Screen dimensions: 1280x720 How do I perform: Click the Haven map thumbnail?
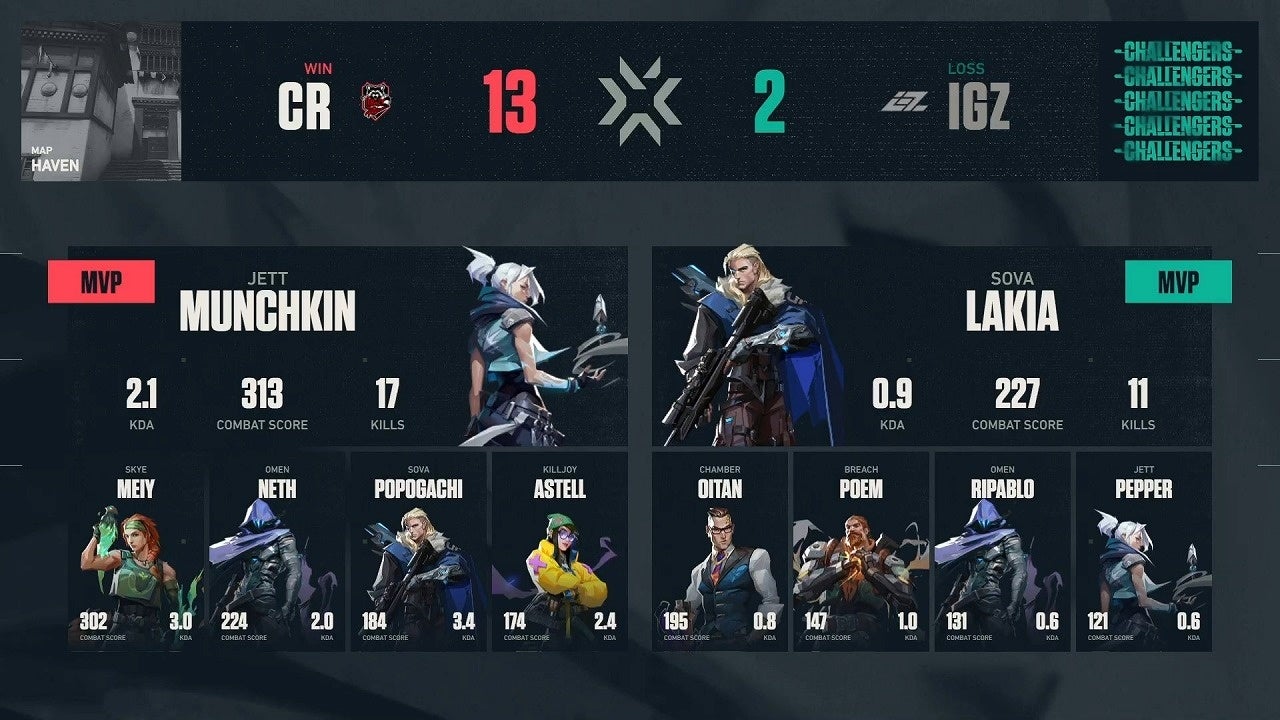(x=101, y=101)
